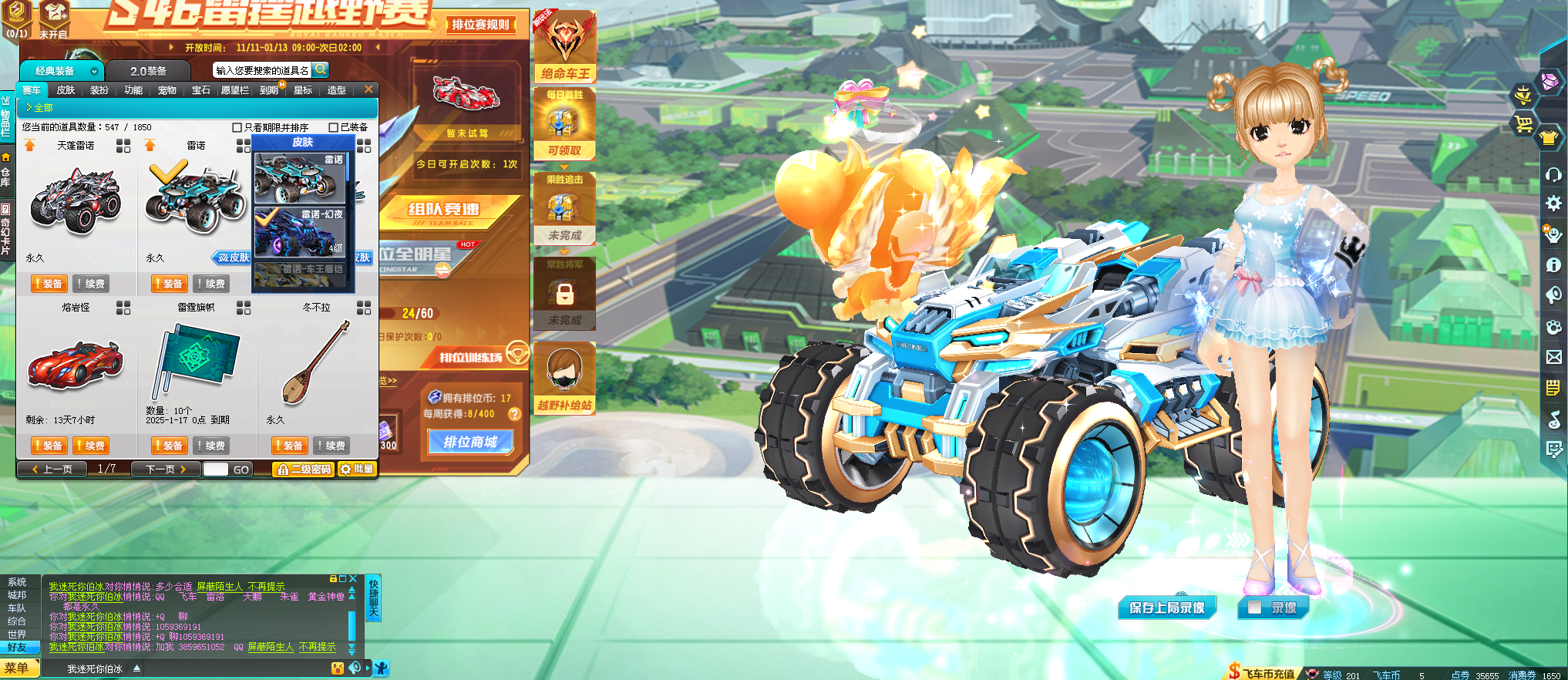
Task: Switch to the 2.0装备 tab
Action: click(x=148, y=71)
